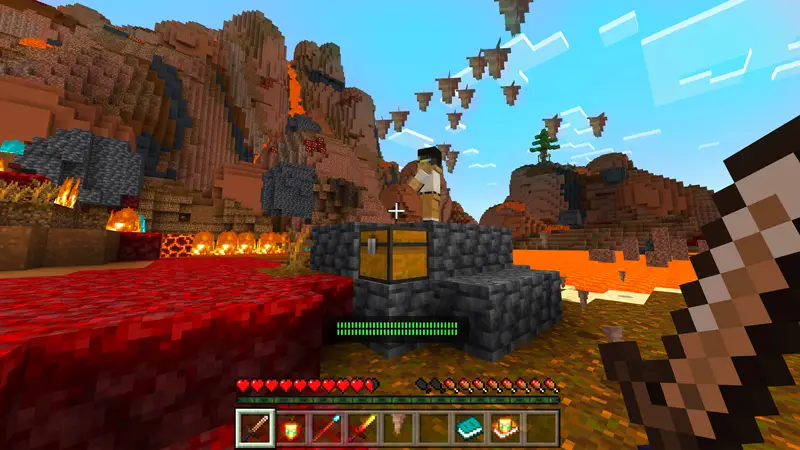Viewport: 800px width, 450px height.
Task: Select the stalactite spike hotbar slot
Action: click(397, 428)
